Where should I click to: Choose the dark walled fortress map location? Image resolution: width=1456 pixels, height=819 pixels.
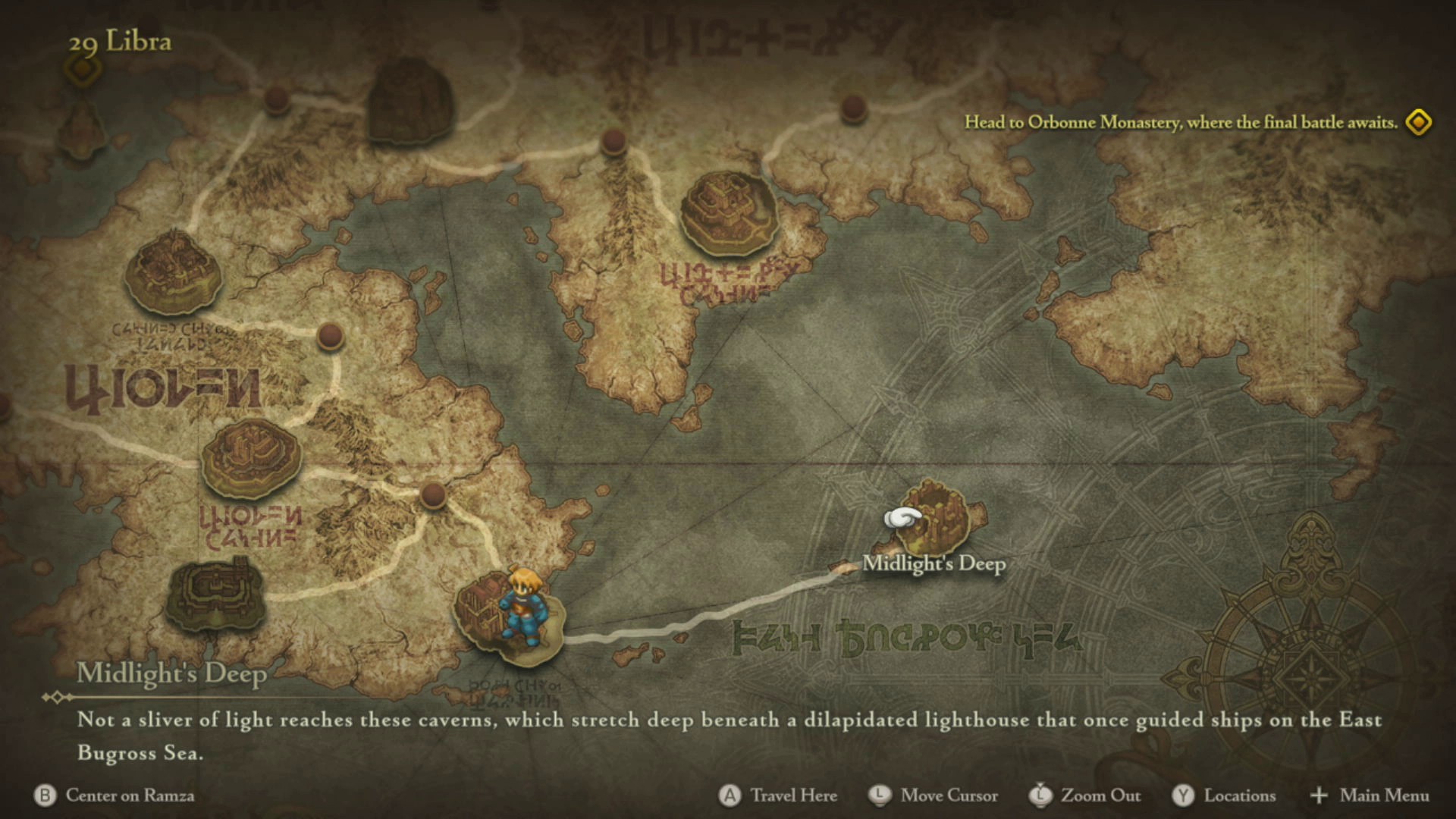click(215, 595)
